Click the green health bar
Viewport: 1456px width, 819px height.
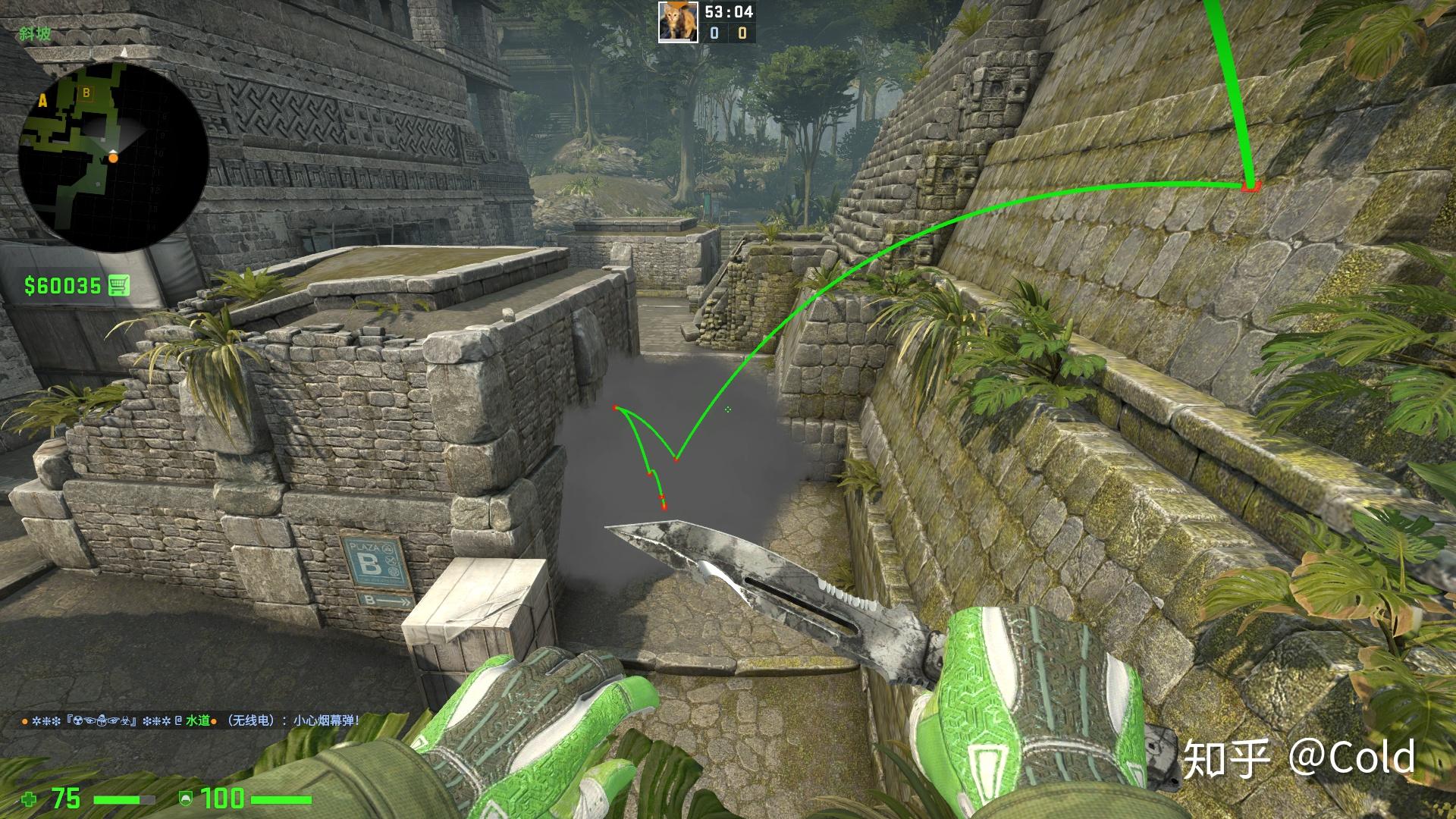118,799
